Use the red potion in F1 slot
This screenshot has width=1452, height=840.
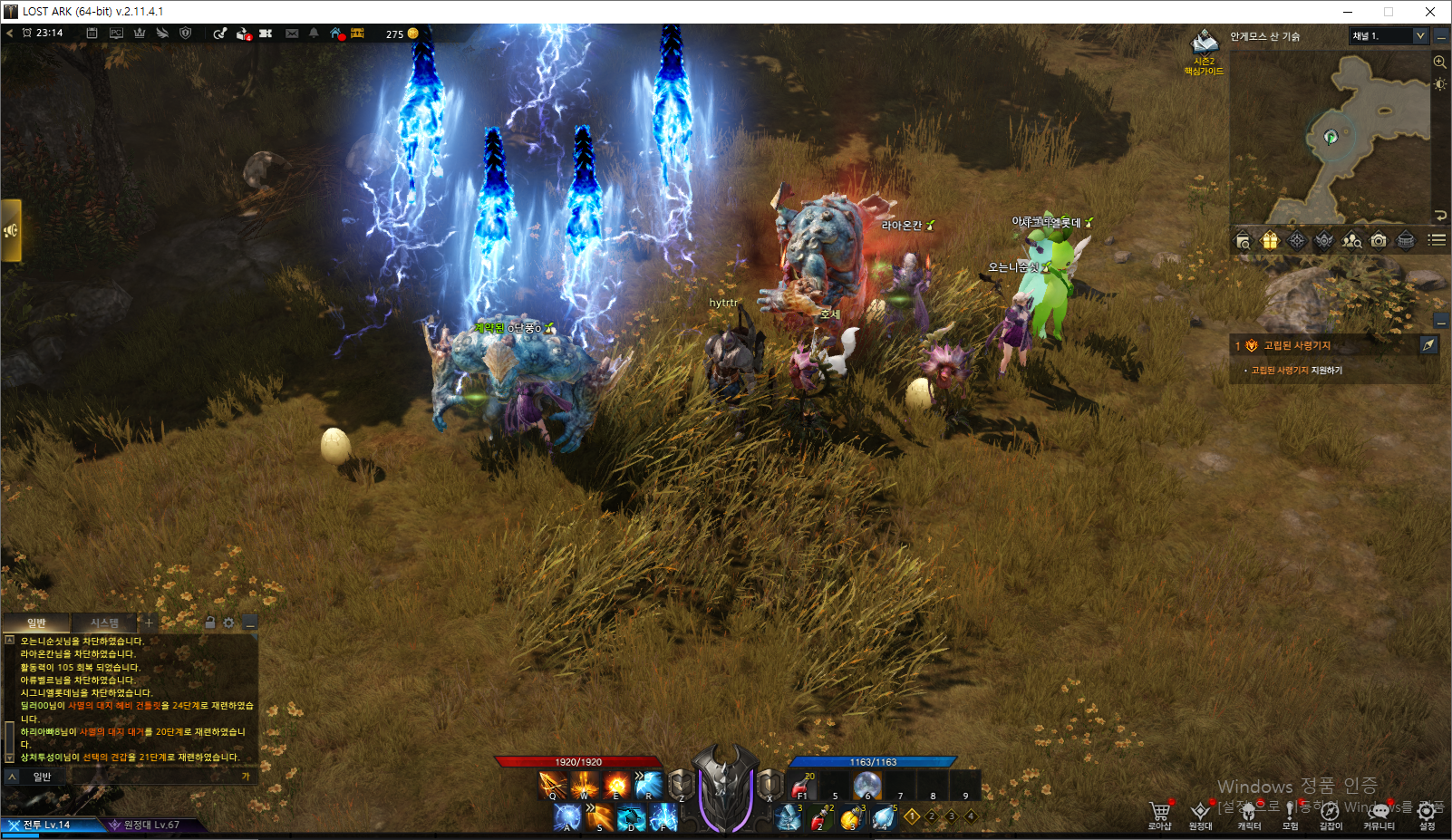801,787
